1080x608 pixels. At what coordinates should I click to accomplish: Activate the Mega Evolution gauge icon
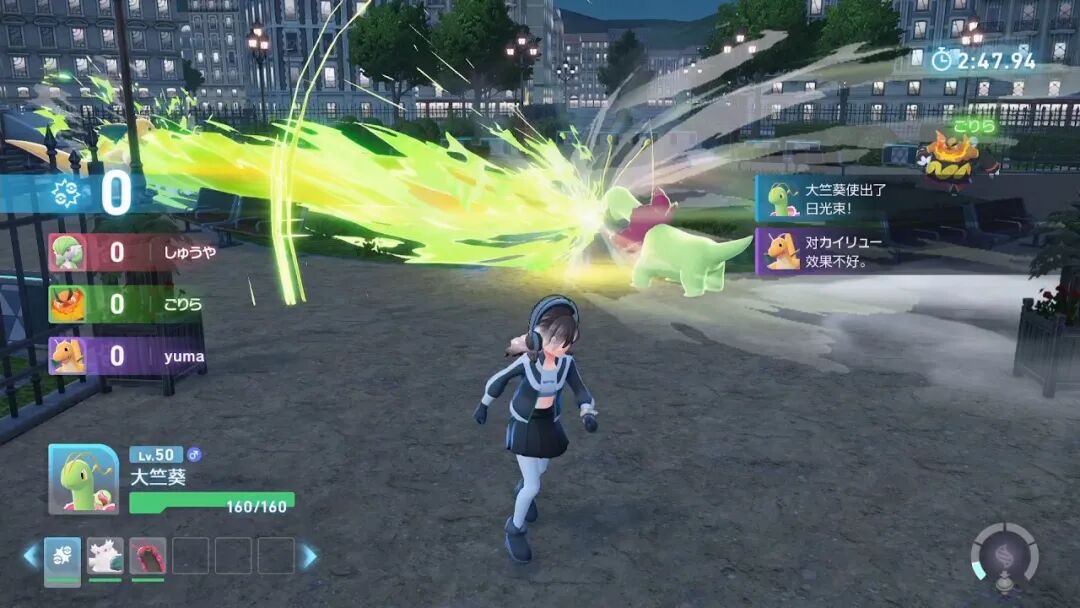pyautogui.click(x=1004, y=555)
